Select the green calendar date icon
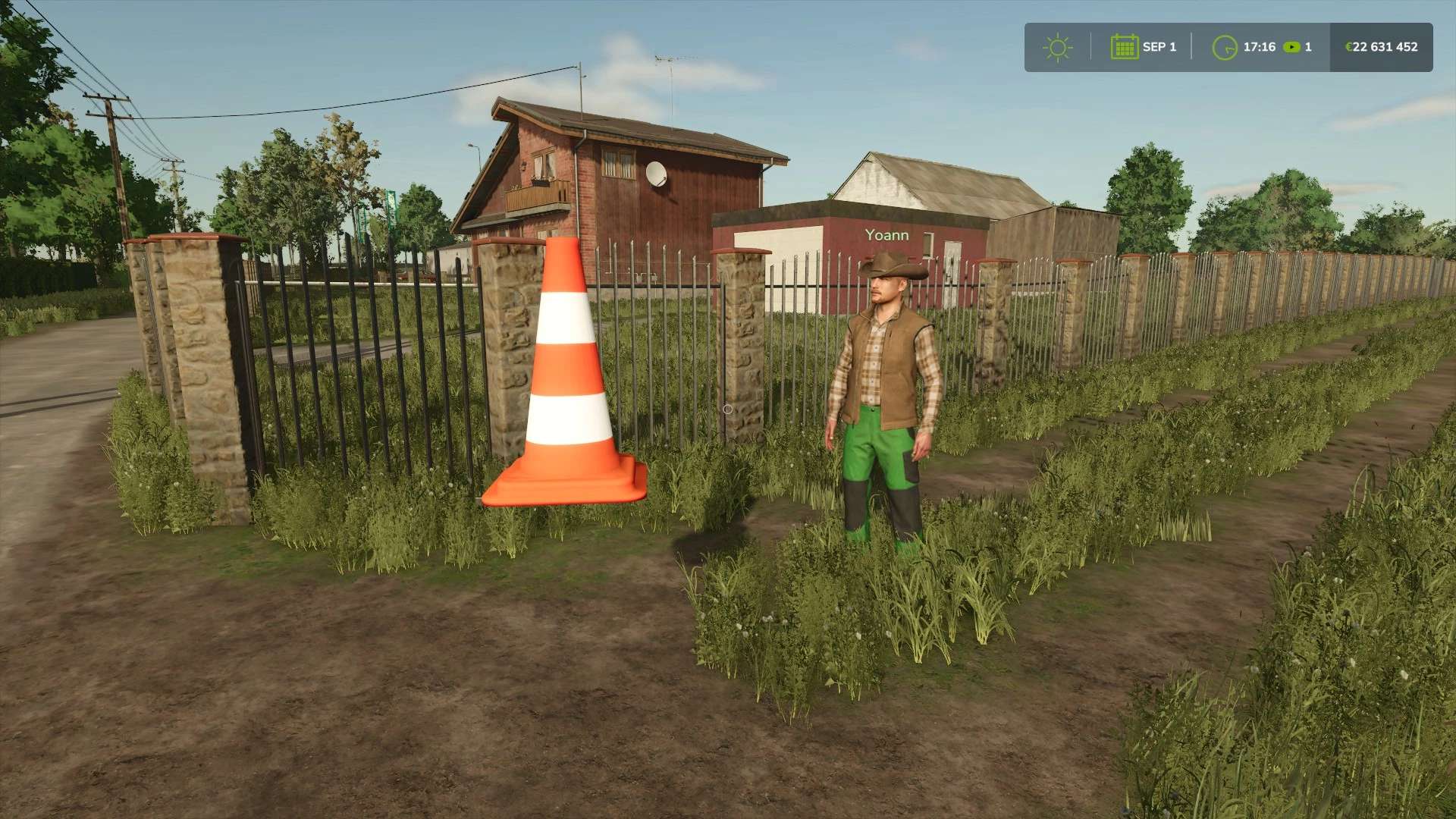The height and width of the screenshot is (819, 1456). pos(1124,47)
